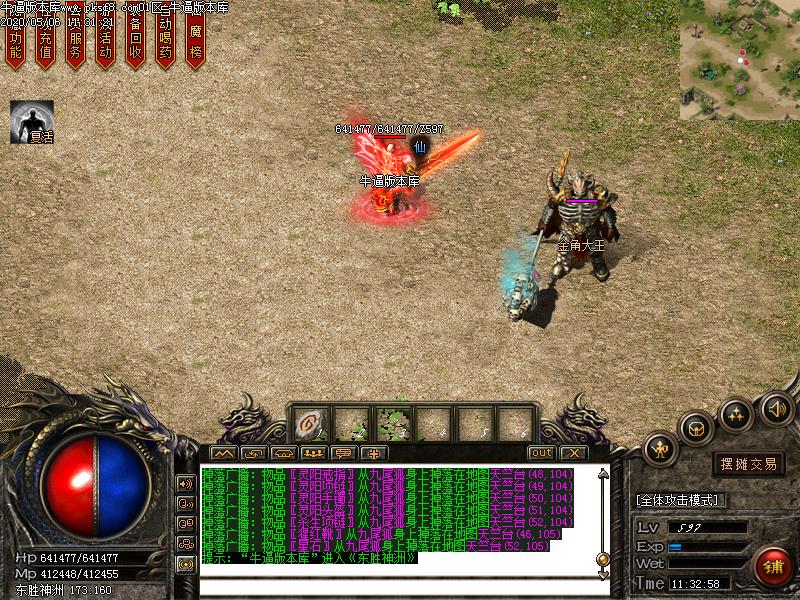Click the 复活 revive icon

point(31,122)
